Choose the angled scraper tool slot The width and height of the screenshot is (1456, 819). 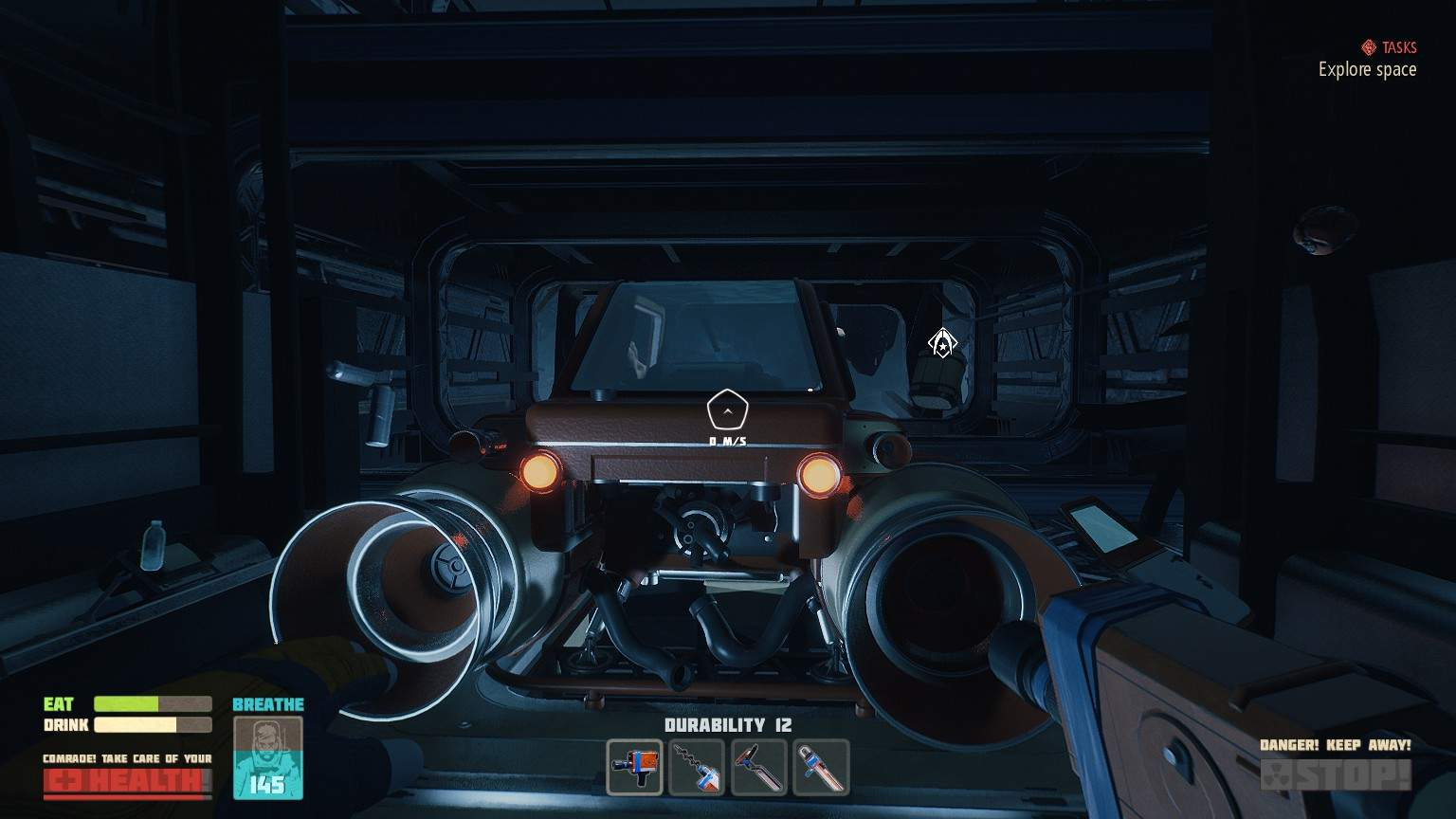(x=759, y=767)
